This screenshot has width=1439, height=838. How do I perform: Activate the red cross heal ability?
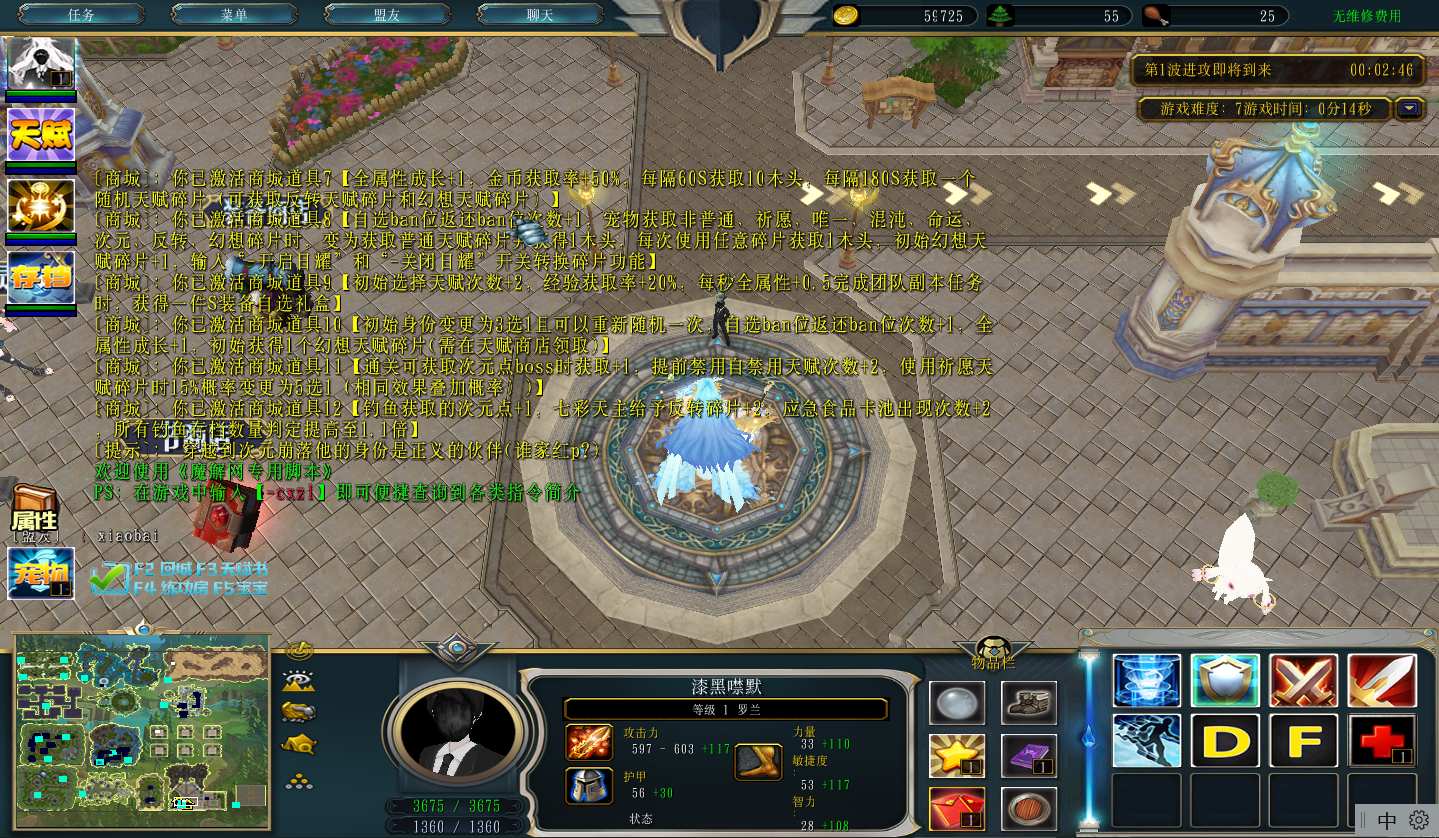1381,741
